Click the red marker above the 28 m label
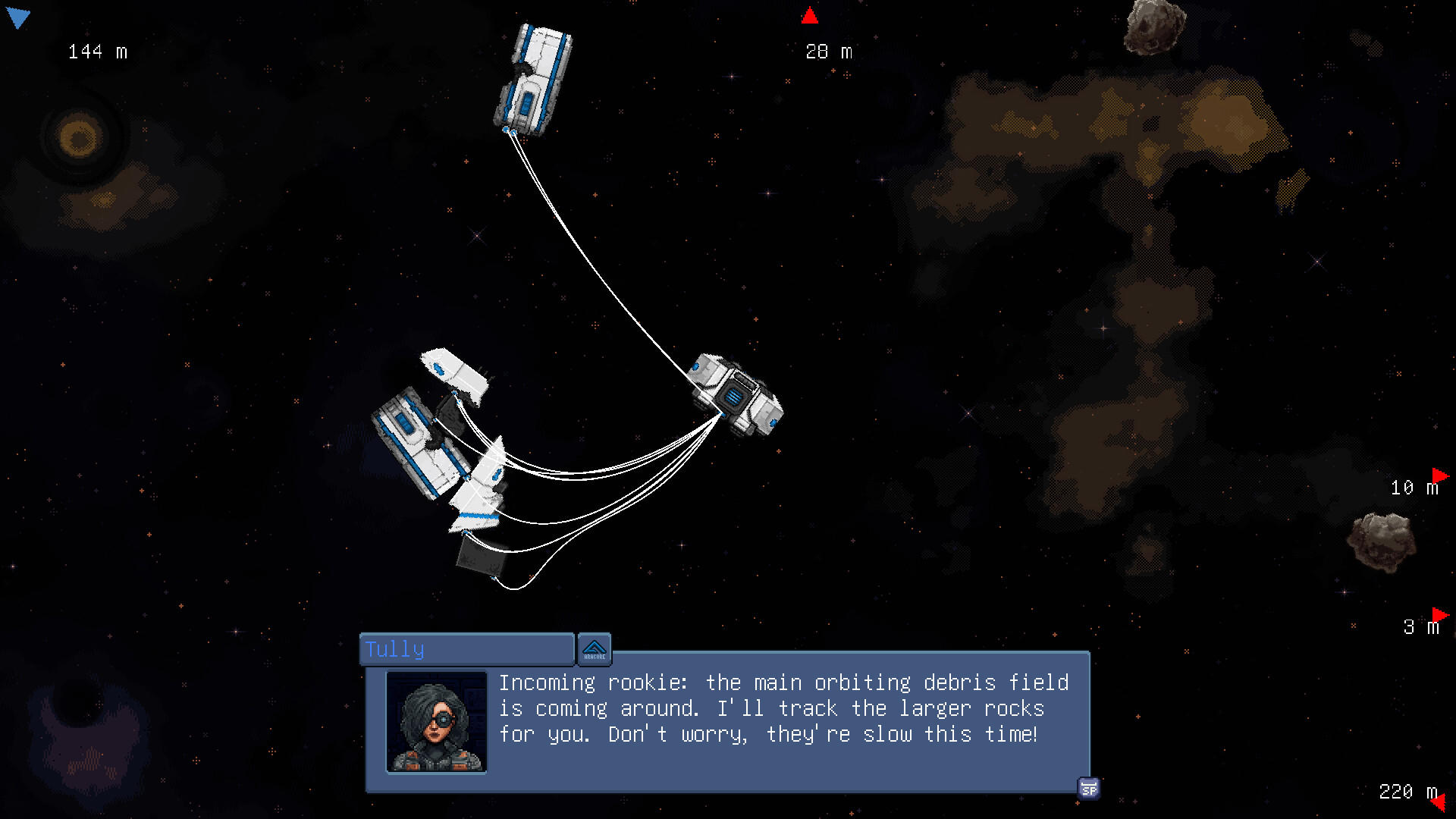Image resolution: width=1456 pixels, height=819 pixels. click(x=810, y=14)
